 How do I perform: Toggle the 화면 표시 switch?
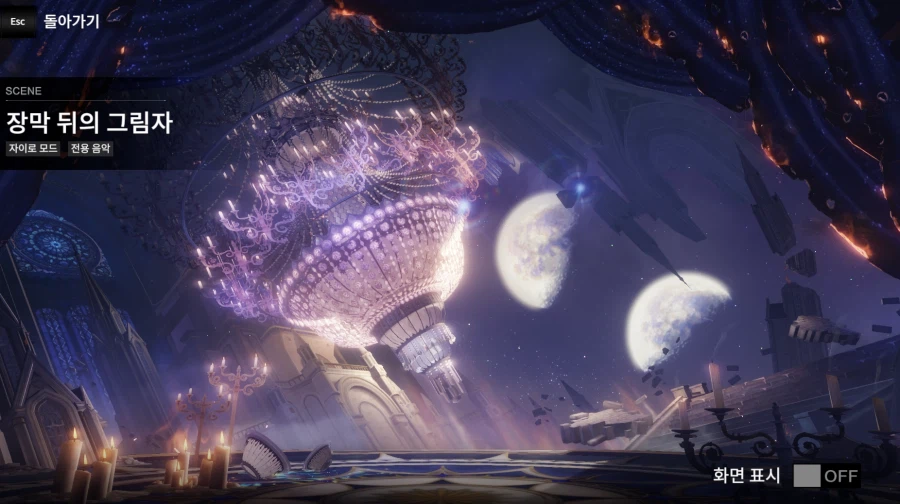[x=826, y=476]
